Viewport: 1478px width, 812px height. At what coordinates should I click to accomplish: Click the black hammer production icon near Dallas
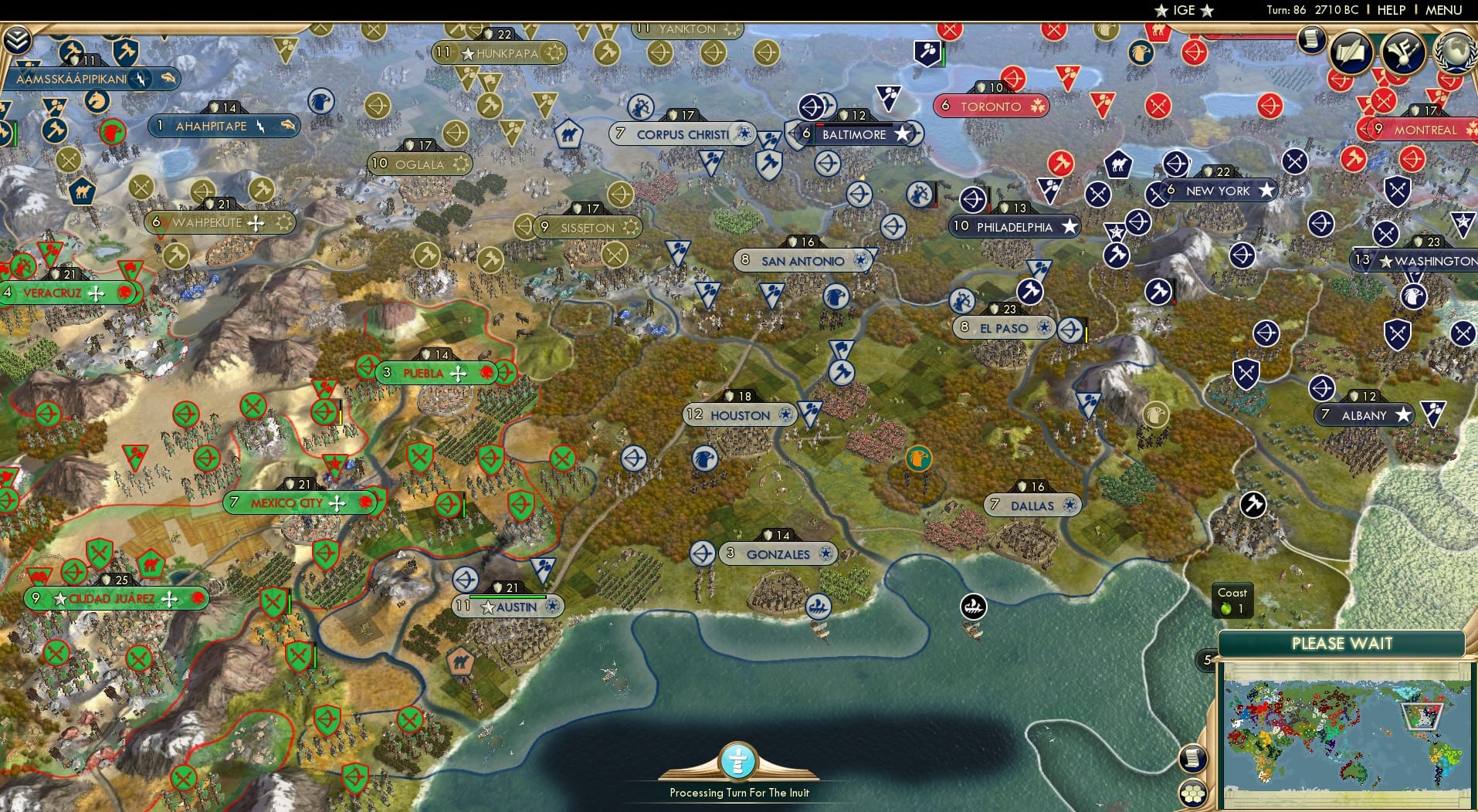(1254, 505)
